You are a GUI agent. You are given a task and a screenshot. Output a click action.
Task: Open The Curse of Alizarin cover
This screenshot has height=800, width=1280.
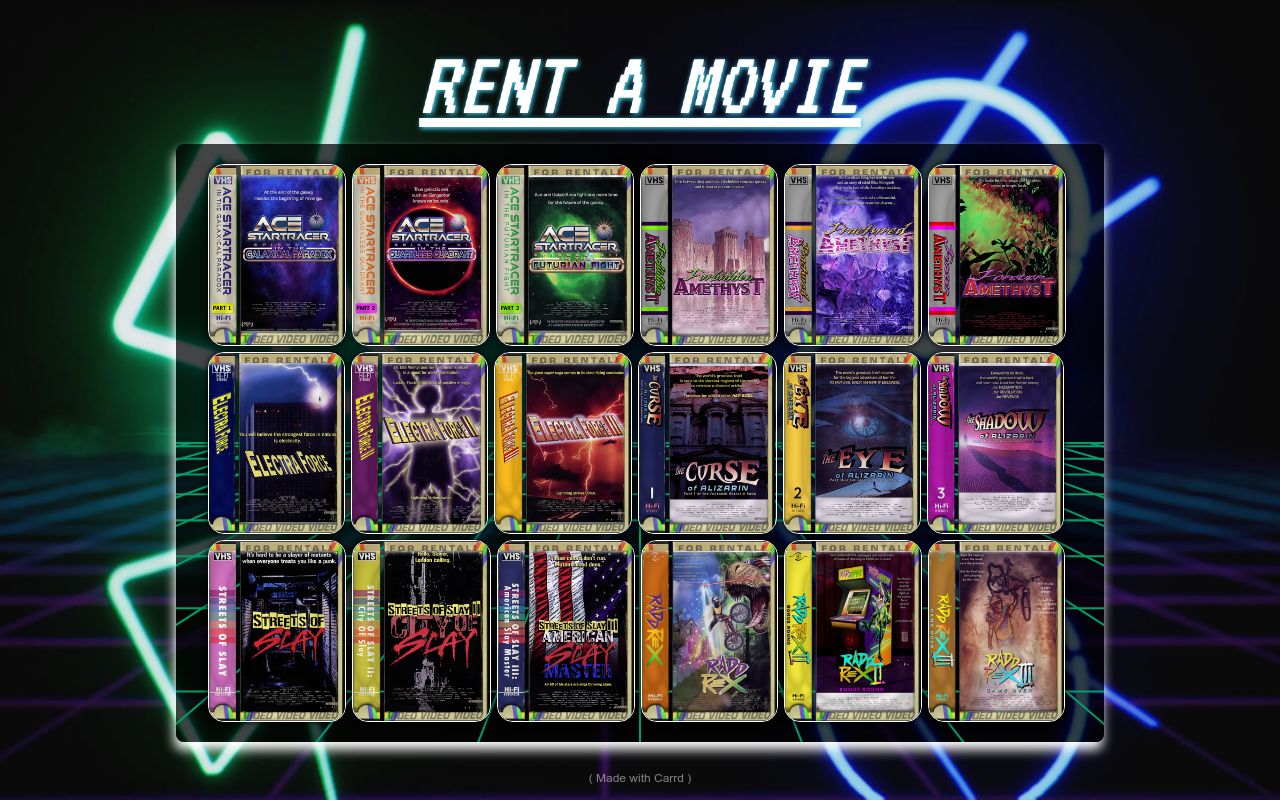708,442
